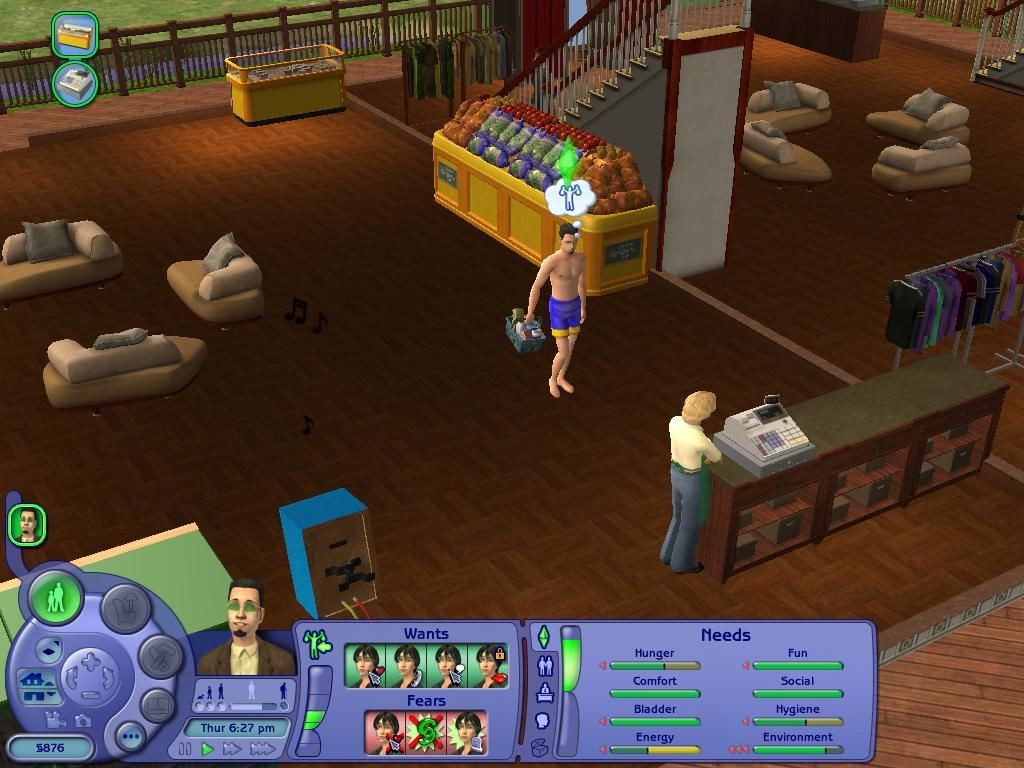Image resolution: width=1024 pixels, height=768 pixels.
Task: Switch to Live mode
Action: [x=56, y=598]
